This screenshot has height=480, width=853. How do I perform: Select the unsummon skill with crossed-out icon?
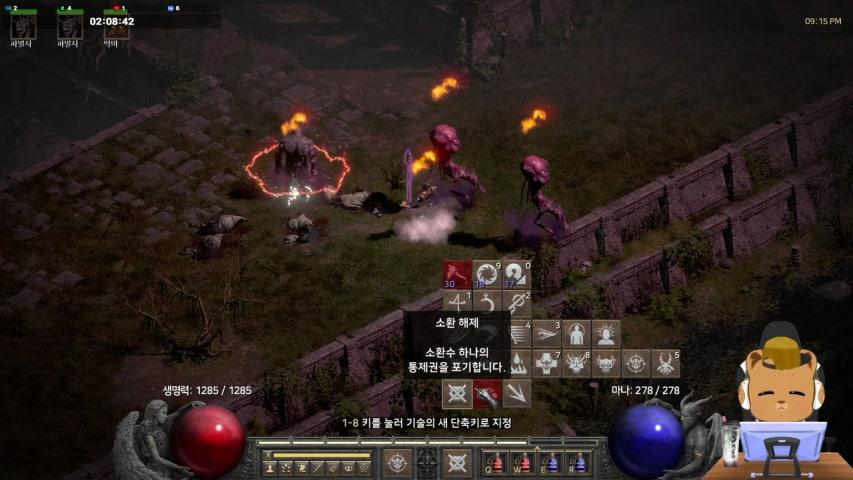coord(457,393)
